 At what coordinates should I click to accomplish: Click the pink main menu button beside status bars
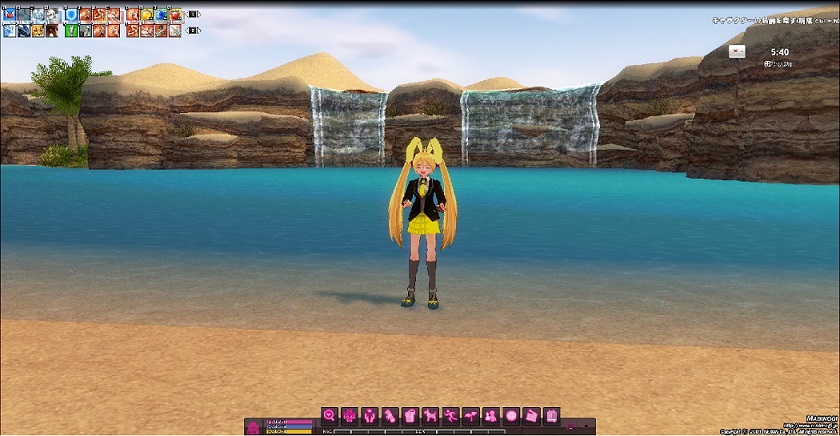point(254,426)
